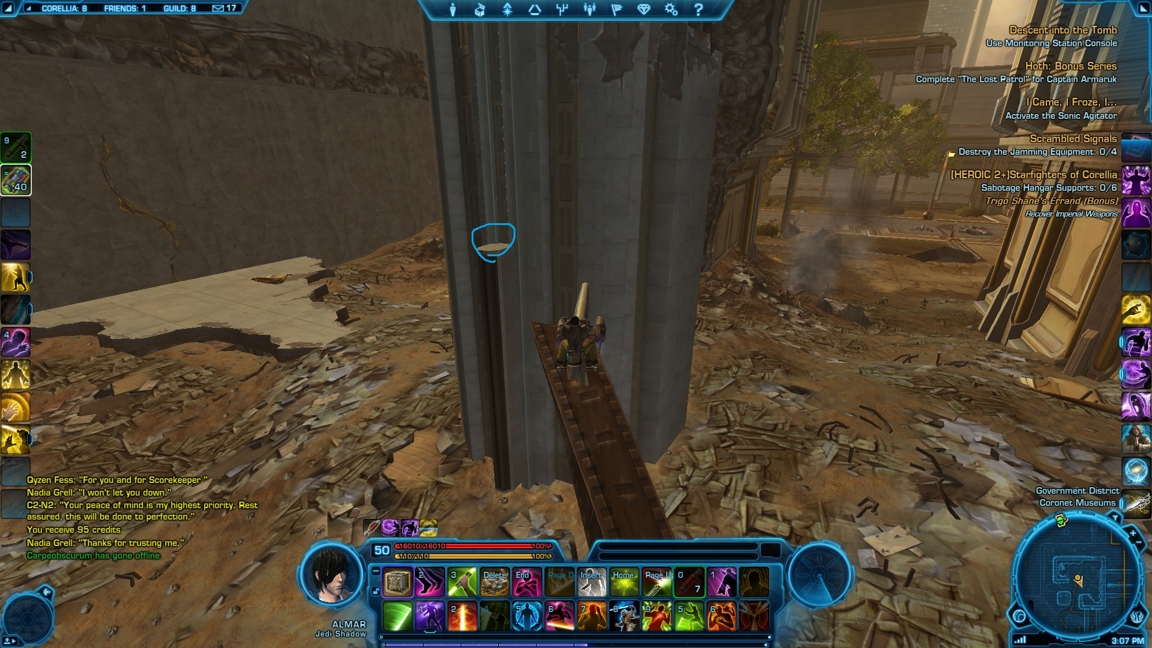This screenshot has height=648, width=1152.
Task: Open the inventory crate icon in top menu
Action: [480, 10]
